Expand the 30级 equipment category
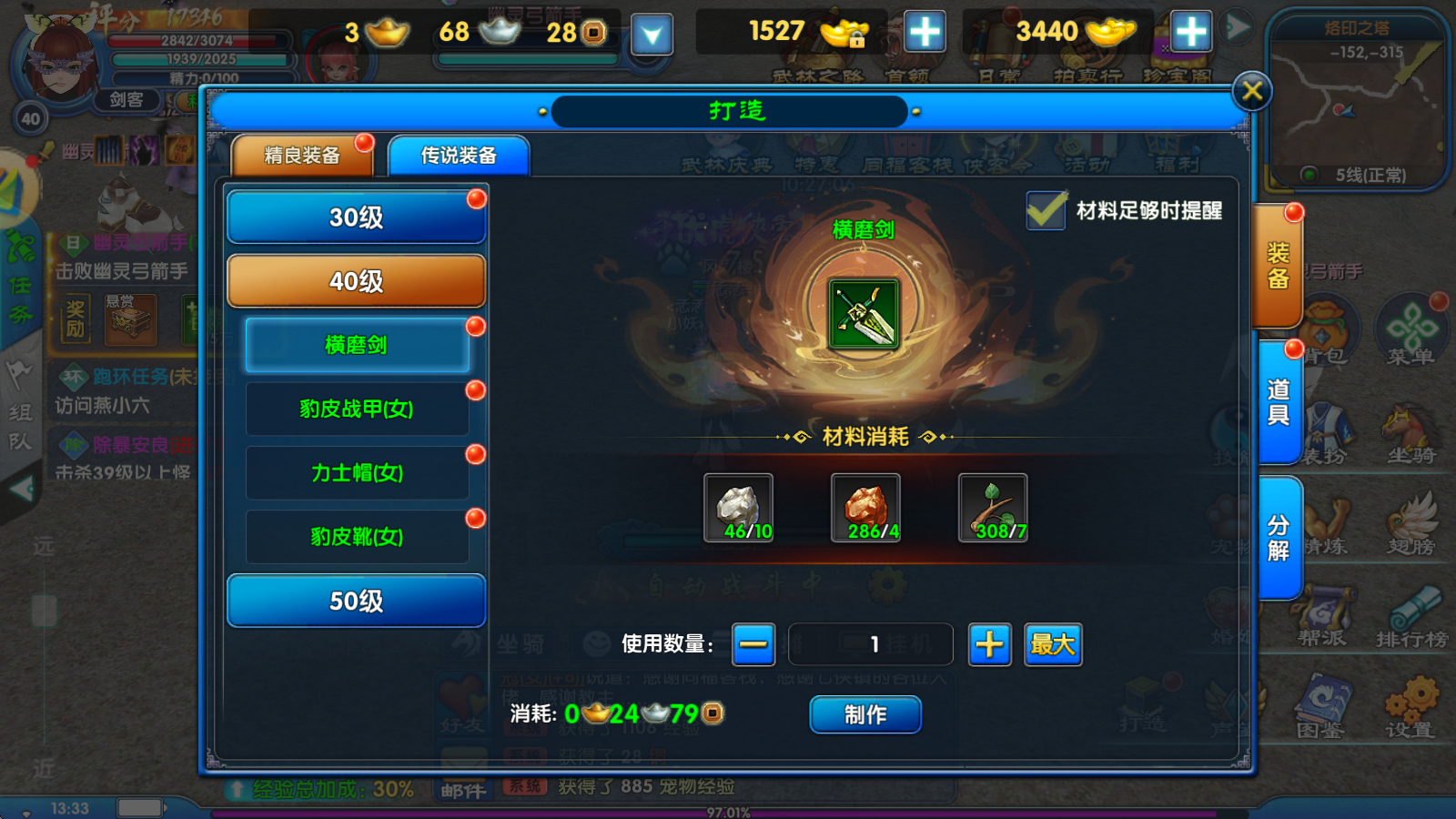The height and width of the screenshot is (819, 1456). [356, 217]
